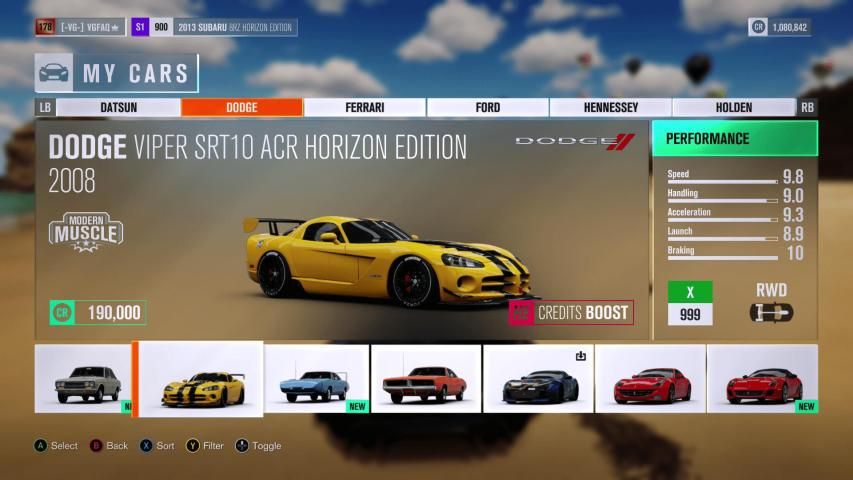Choose the Hennessey manufacturer tab
Viewport: 853px width, 480px height.
pyautogui.click(x=610, y=107)
